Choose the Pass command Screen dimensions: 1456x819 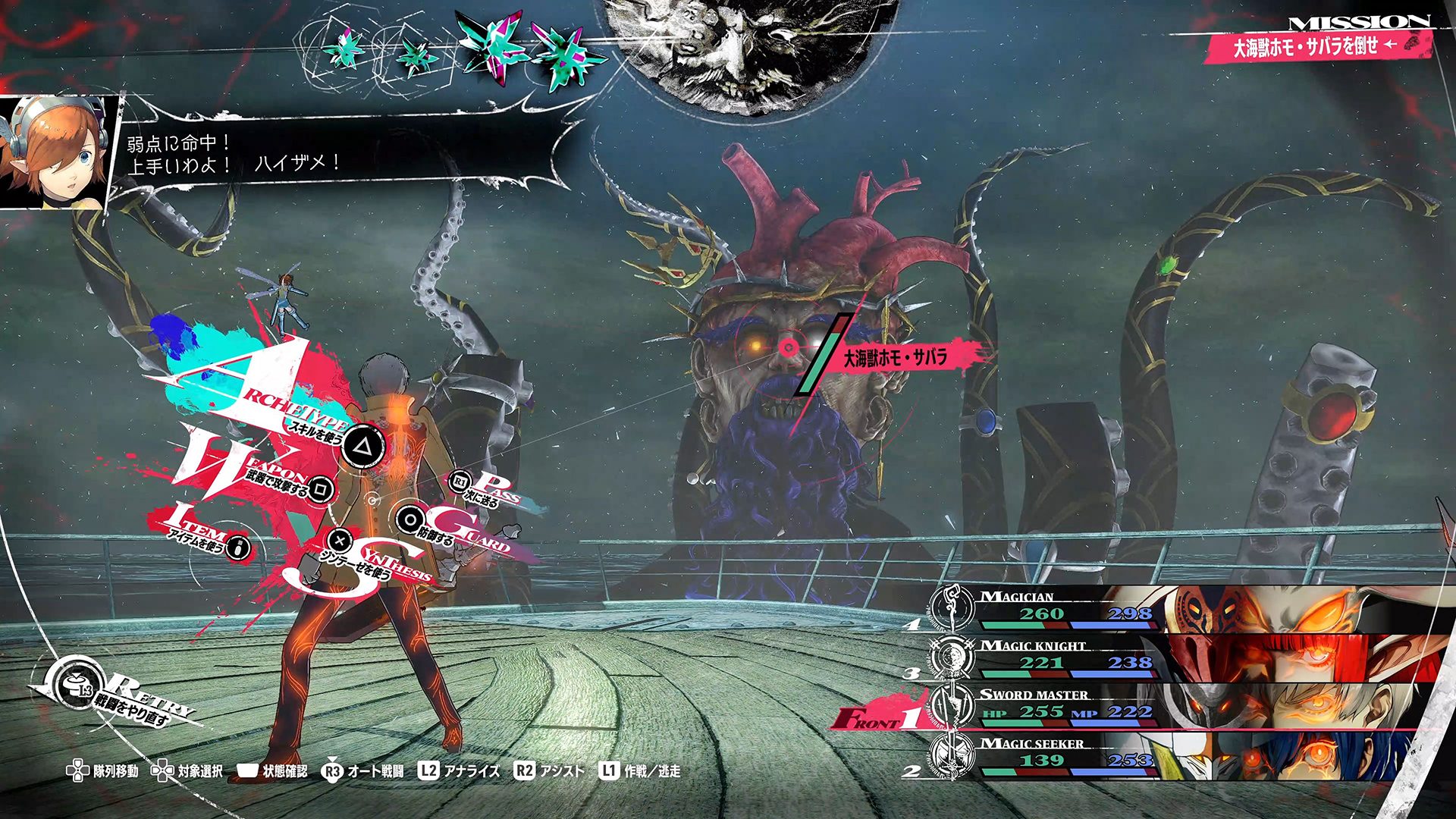461,482
